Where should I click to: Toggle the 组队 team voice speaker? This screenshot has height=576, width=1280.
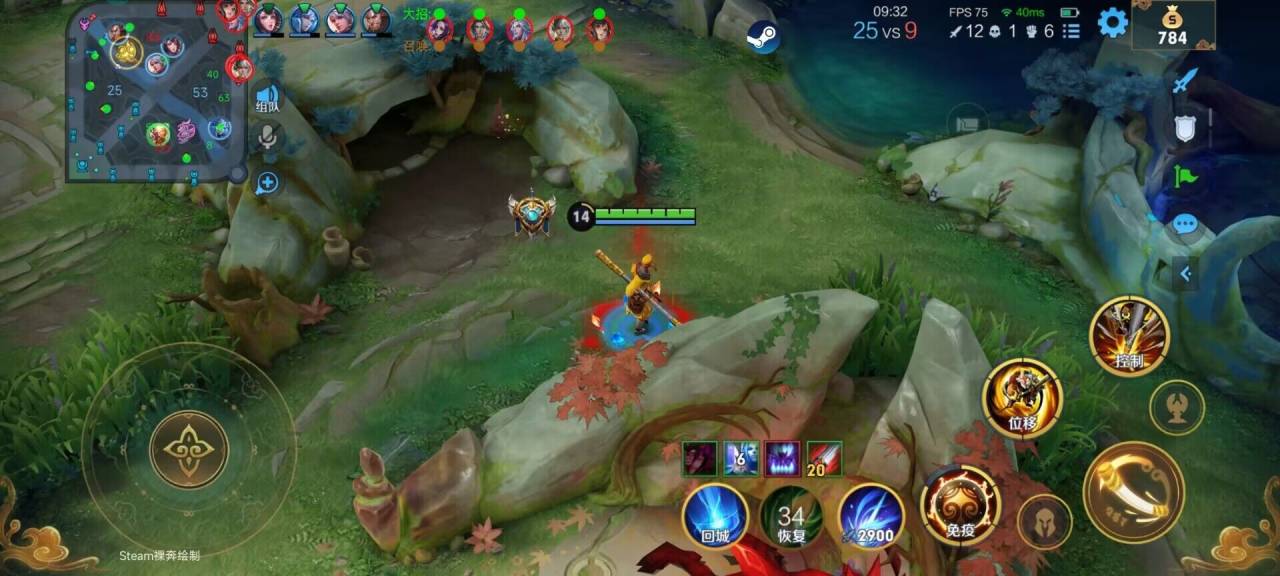pos(267,99)
